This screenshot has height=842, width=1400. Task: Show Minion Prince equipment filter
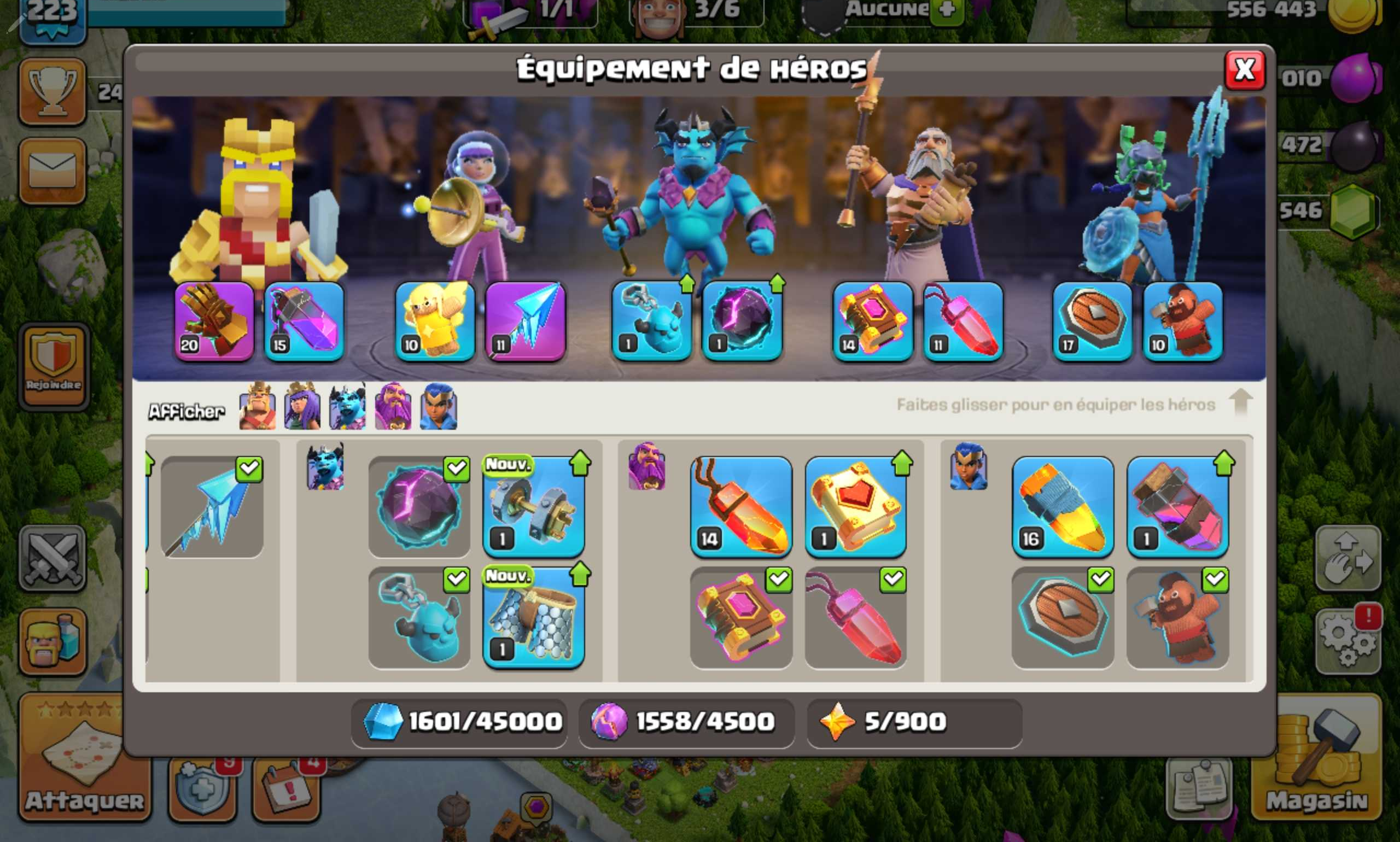347,407
